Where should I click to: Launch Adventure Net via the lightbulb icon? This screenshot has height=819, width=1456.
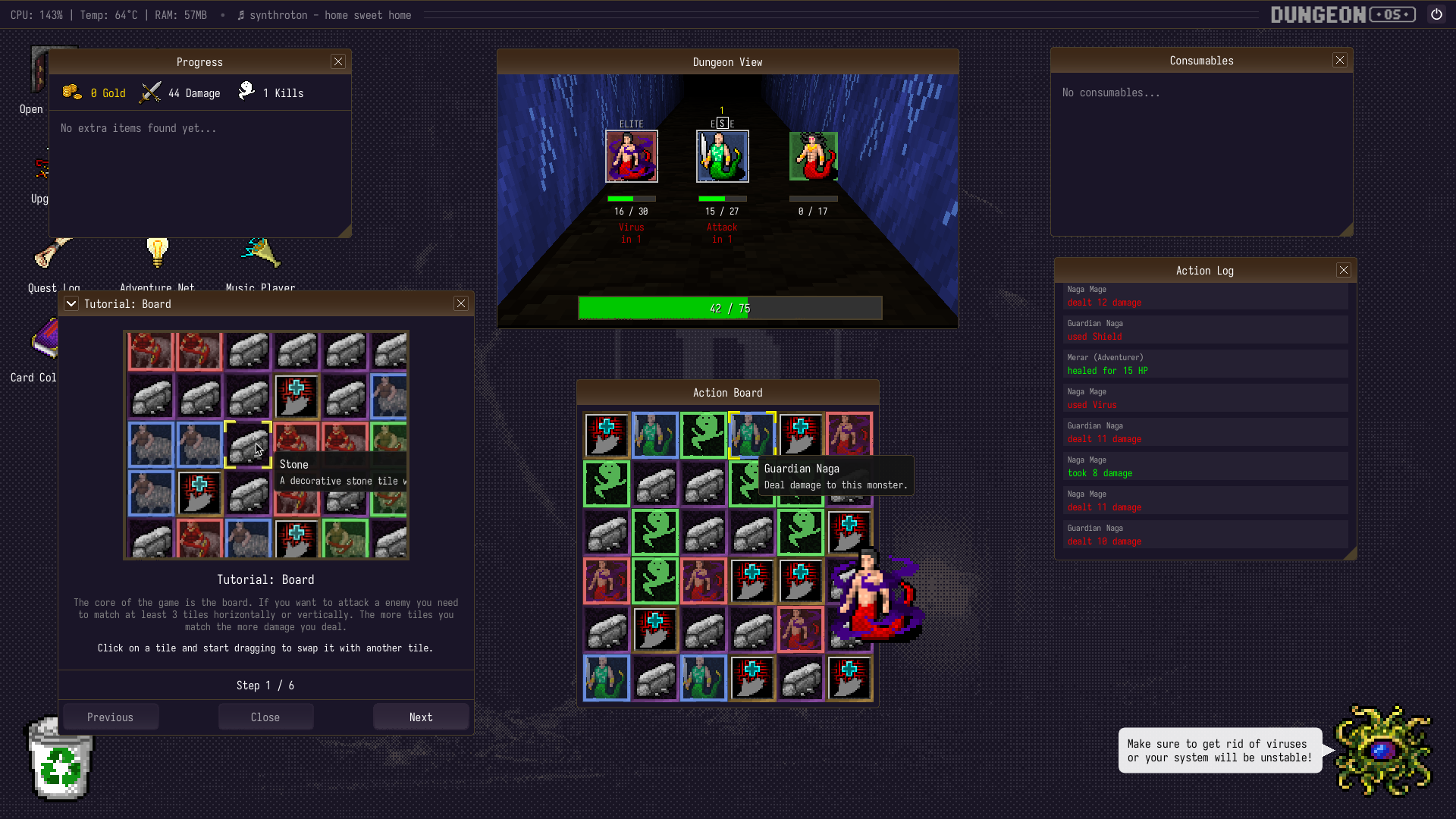[157, 253]
